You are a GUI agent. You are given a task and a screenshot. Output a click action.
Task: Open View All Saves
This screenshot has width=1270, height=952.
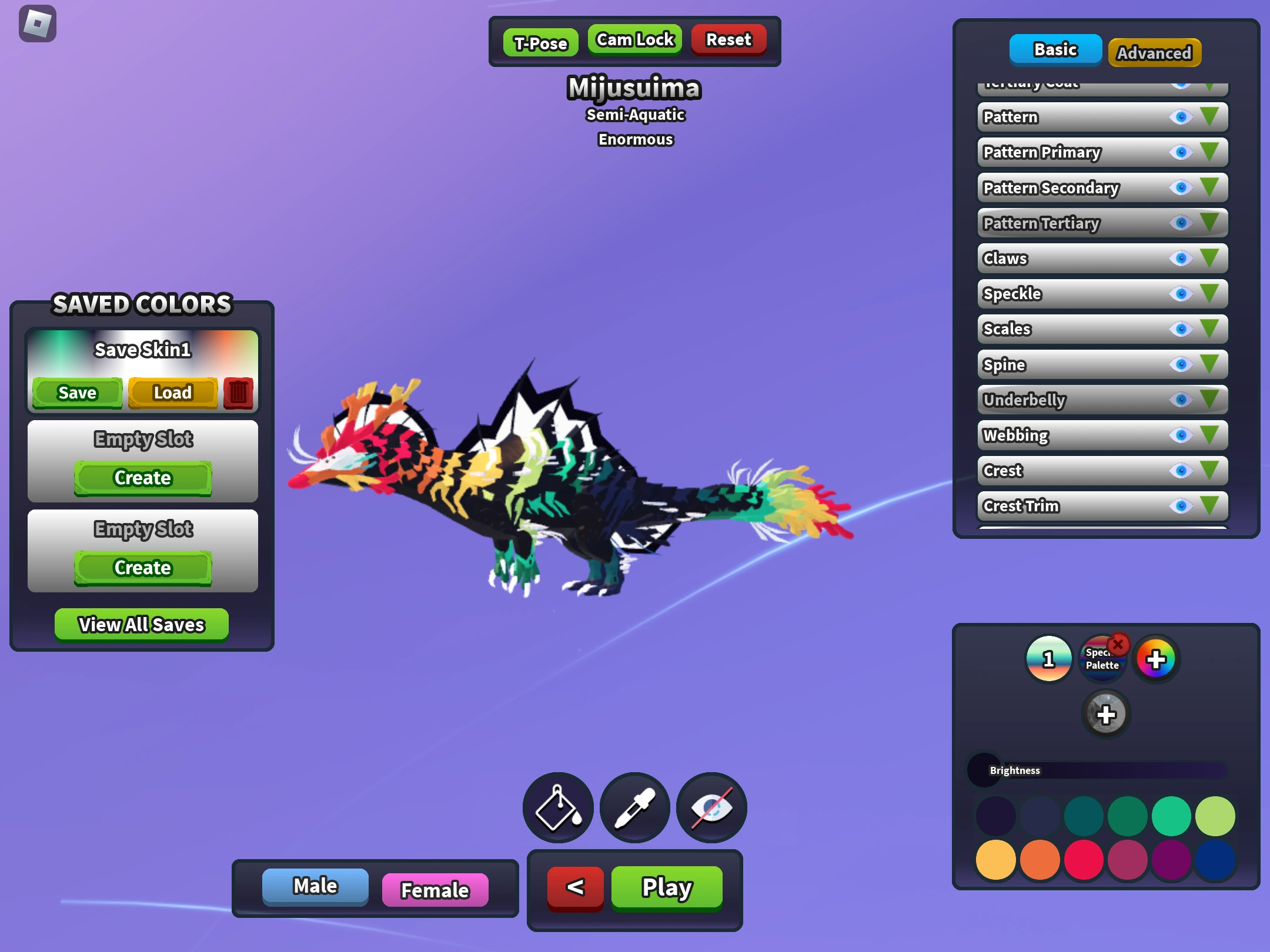pyautogui.click(x=142, y=624)
